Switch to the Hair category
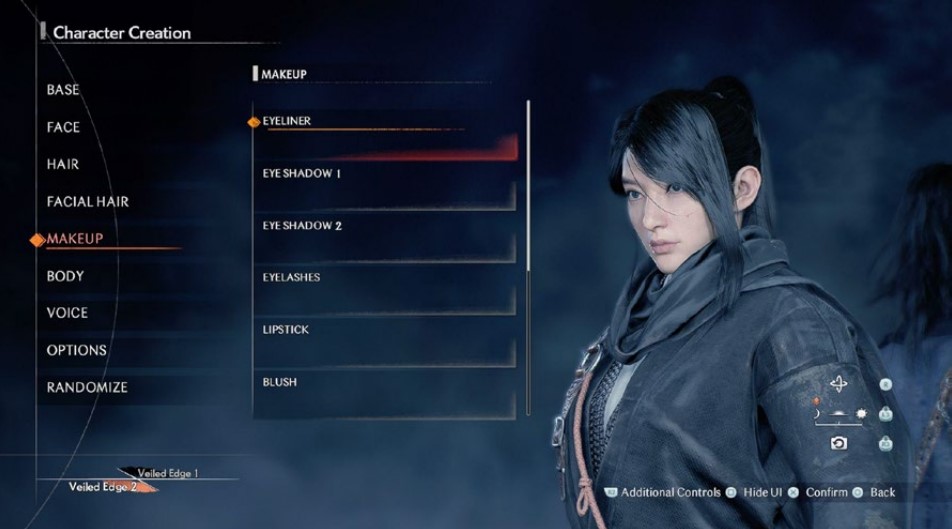The height and width of the screenshot is (529, 952). (x=63, y=164)
